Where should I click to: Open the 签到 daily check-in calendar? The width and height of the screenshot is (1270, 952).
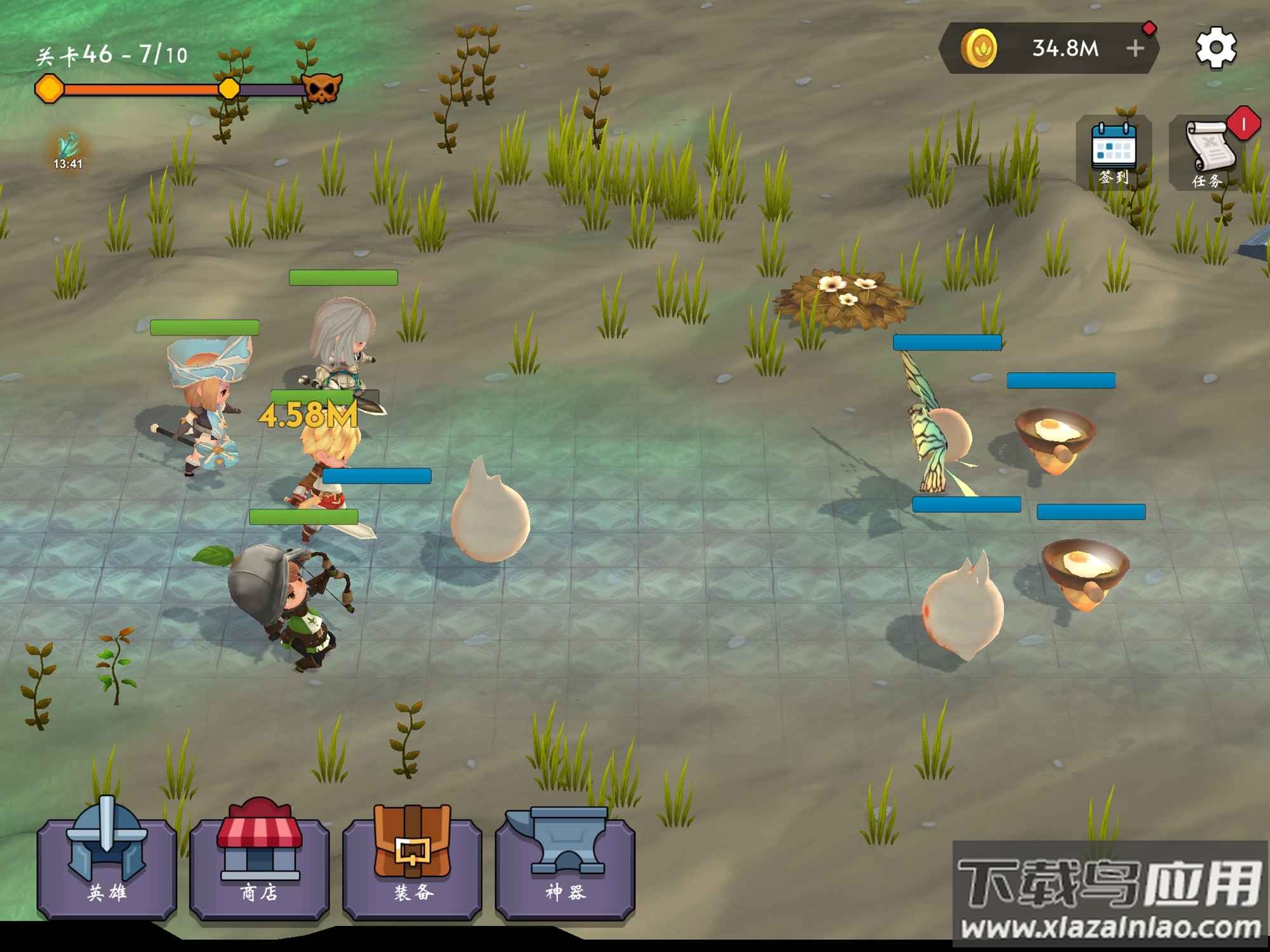1114,154
